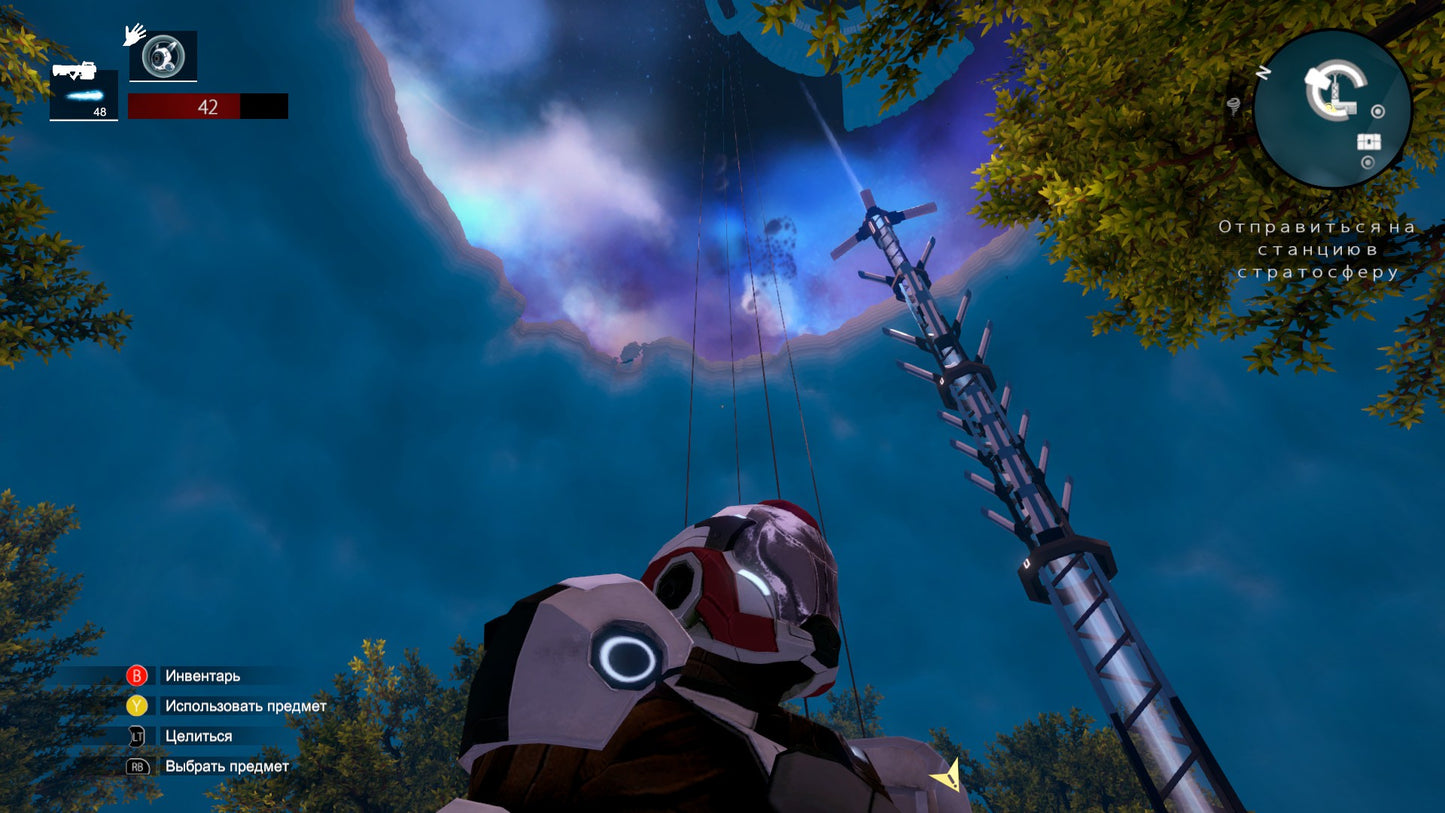1445x813 pixels.
Task: Select the Использовать предмет action
Action: [245, 706]
